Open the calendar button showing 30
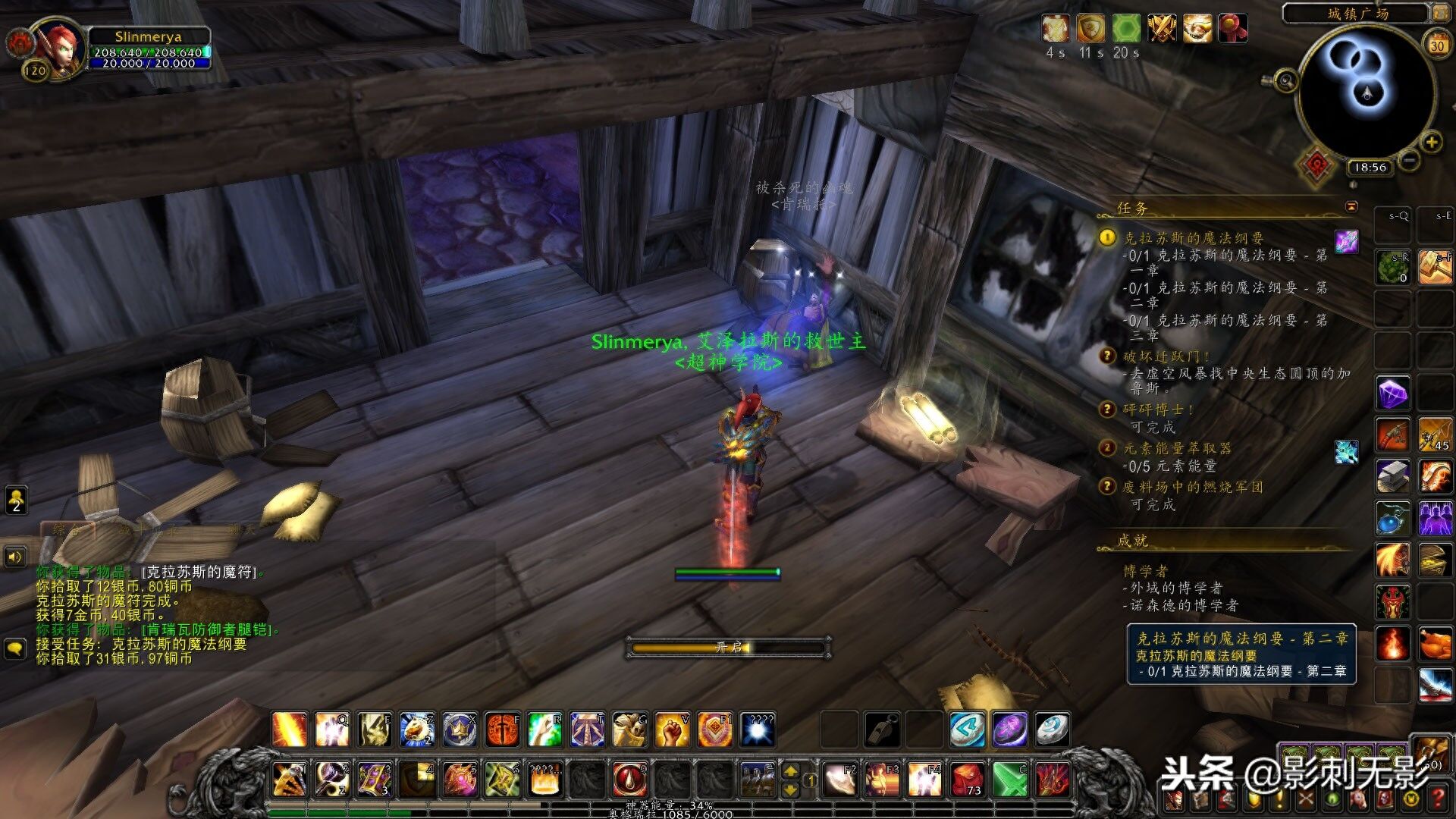 pos(1437,45)
